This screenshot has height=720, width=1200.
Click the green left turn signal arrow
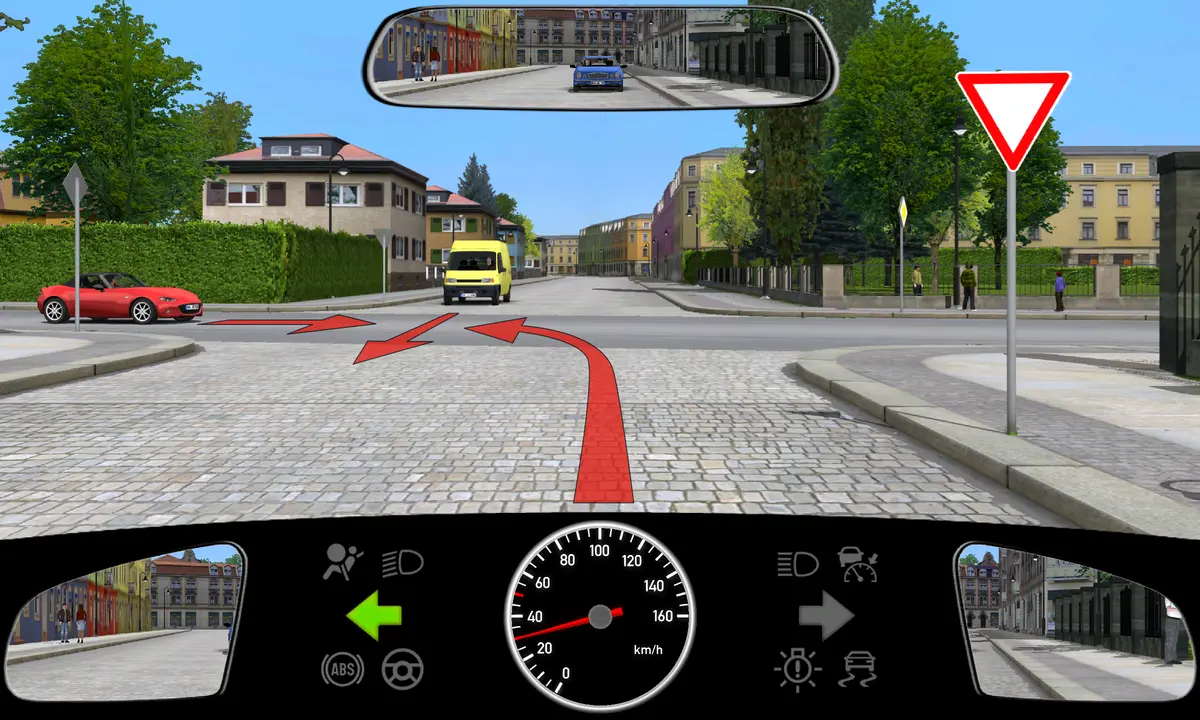point(373,616)
